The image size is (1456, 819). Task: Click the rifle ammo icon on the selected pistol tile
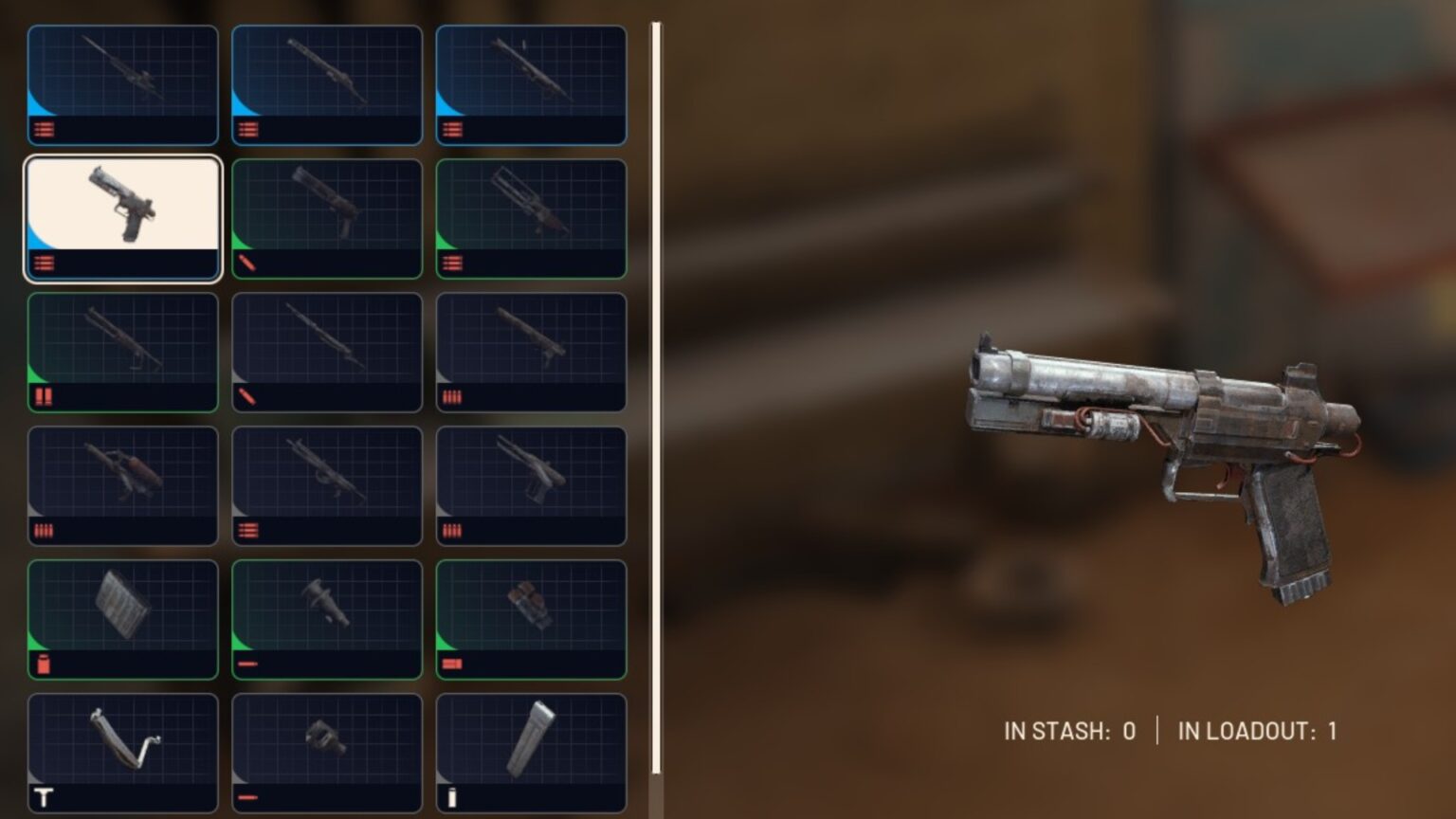click(43, 264)
